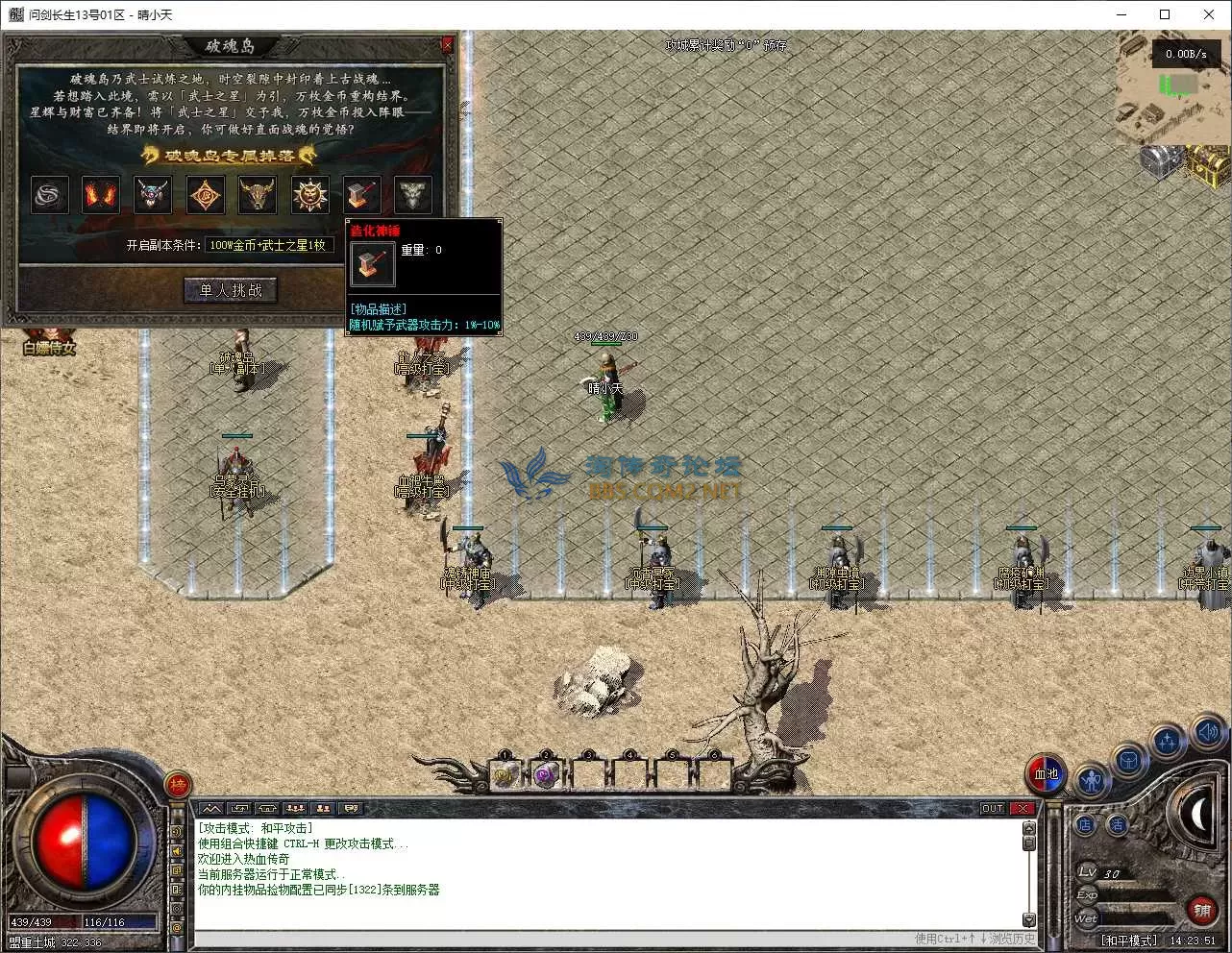This screenshot has width=1232, height=953.
Task: Use the purple scroll in hotbar slot 2
Action: [547, 774]
